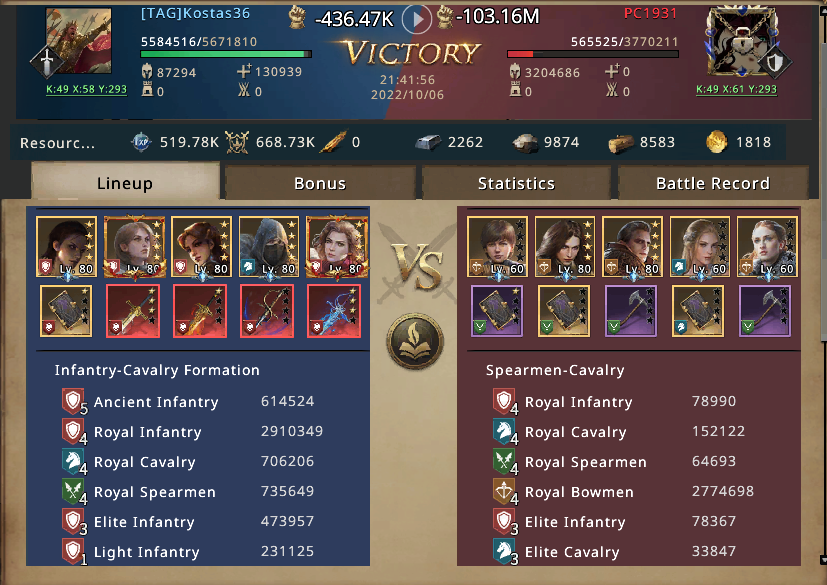
Task: Inspect the hooded masked hero portrait
Action: click(269, 246)
